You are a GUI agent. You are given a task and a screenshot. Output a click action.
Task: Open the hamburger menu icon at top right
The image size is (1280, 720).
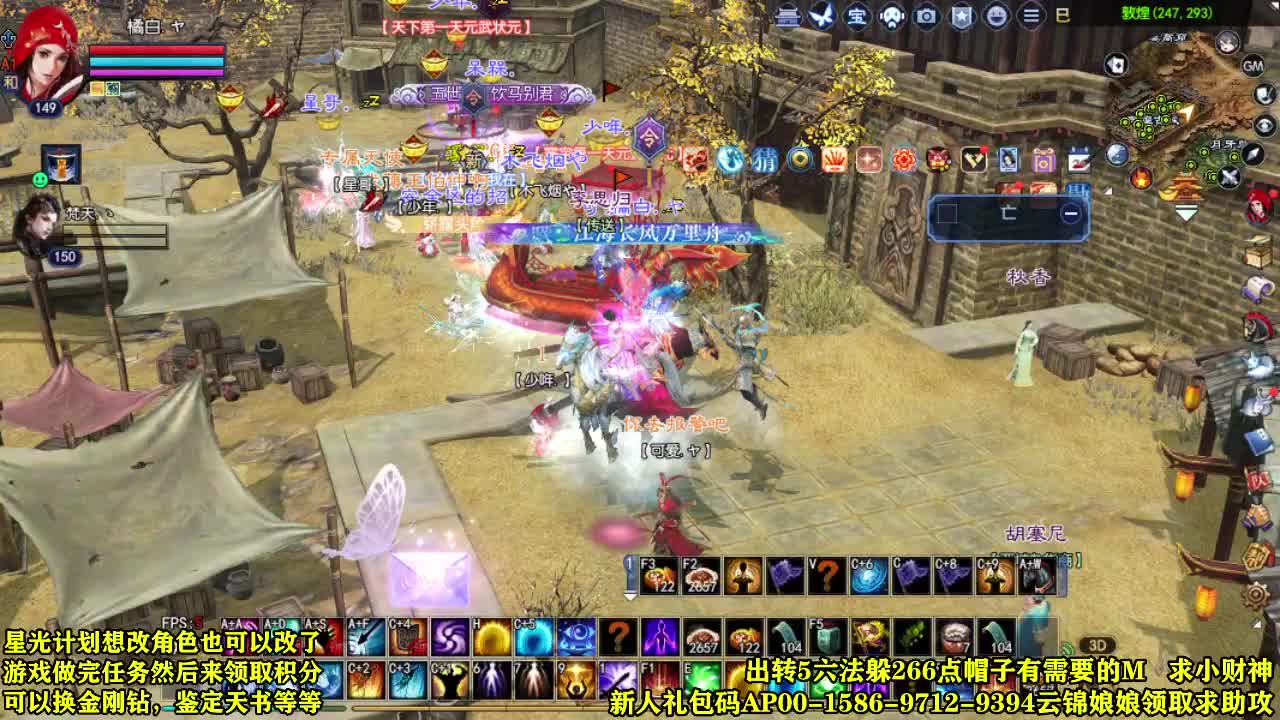[1028, 14]
